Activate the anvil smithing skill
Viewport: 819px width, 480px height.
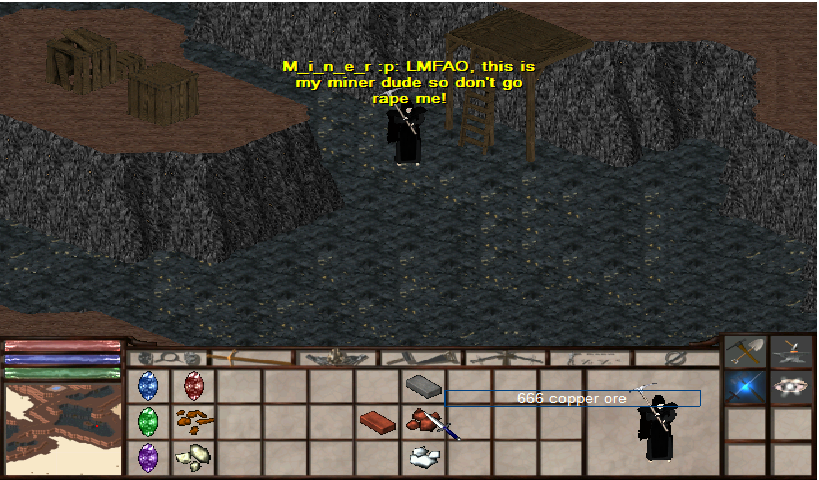point(791,351)
